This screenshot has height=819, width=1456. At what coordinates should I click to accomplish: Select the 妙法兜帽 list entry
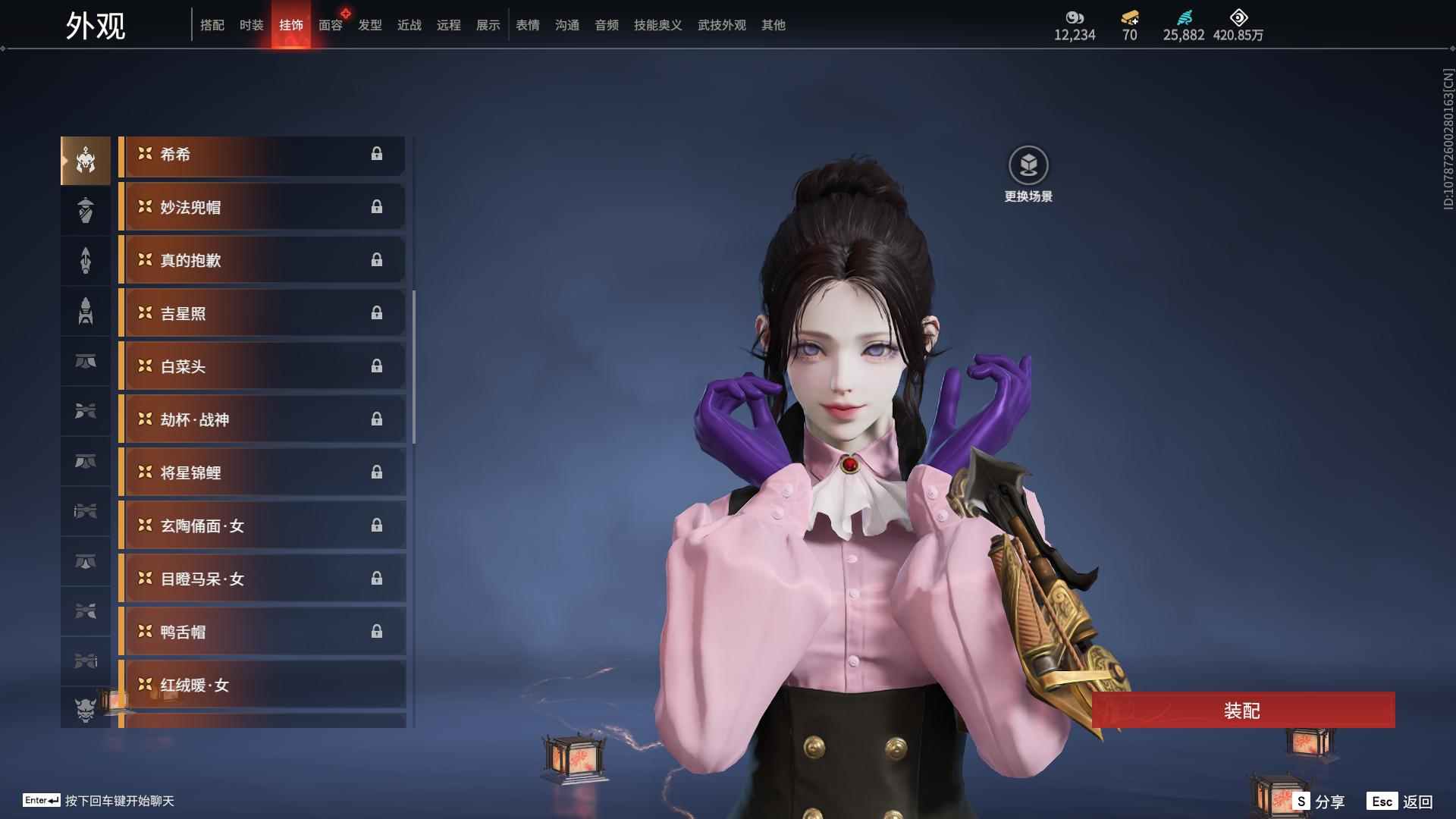(x=262, y=206)
